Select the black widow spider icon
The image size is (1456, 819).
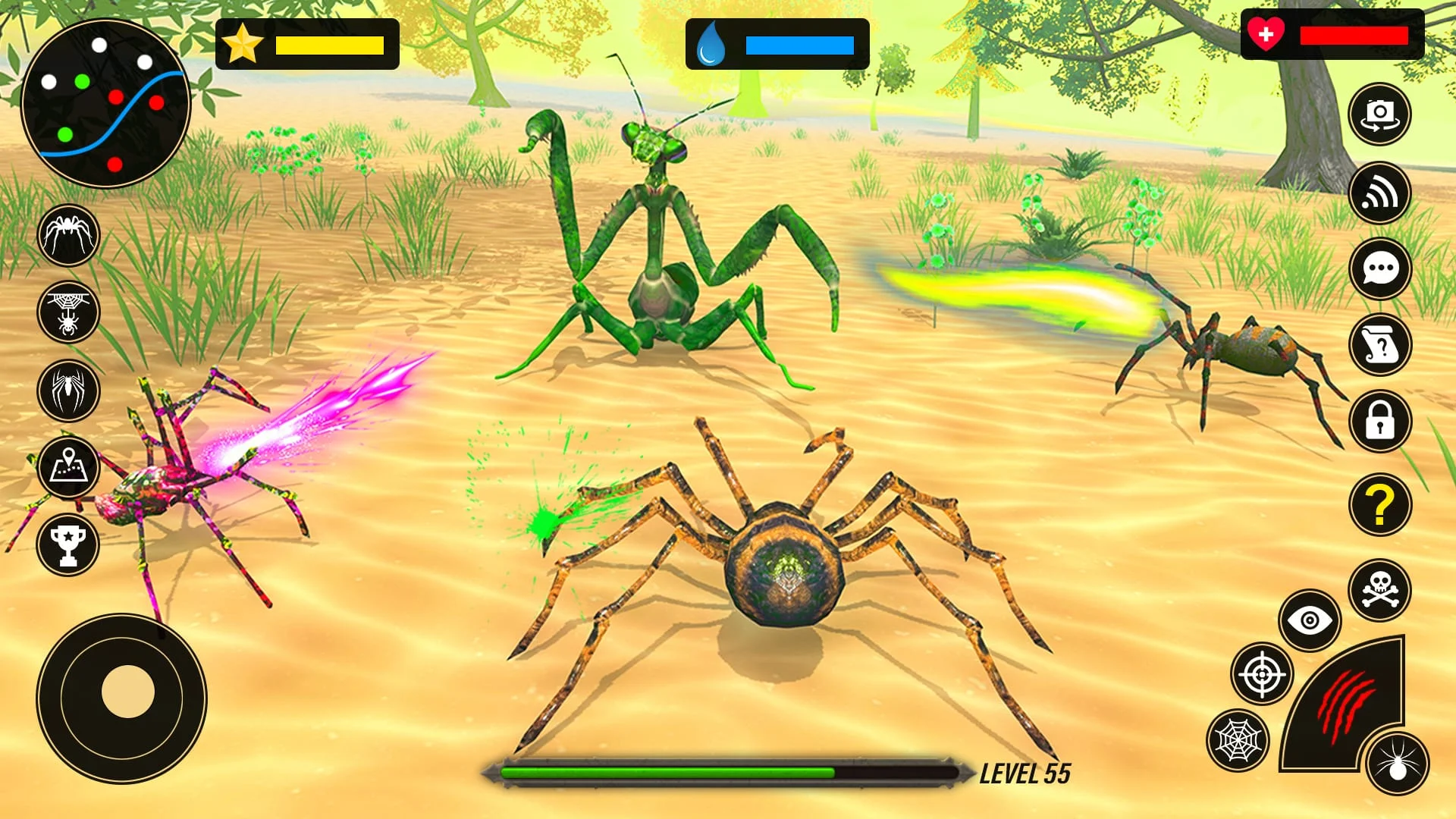click(x=68, y=391)
